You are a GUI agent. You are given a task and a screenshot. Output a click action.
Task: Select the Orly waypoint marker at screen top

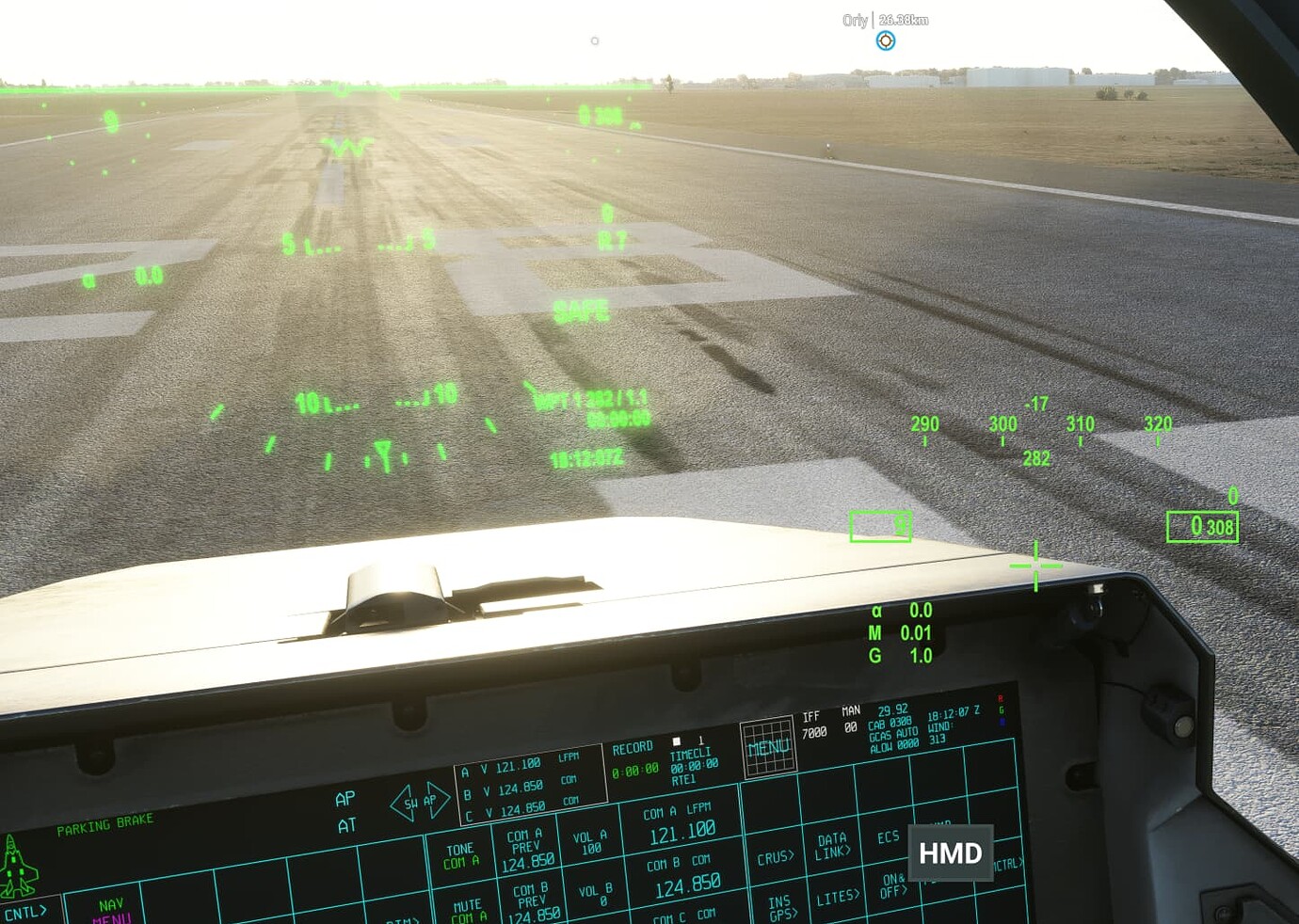point(885,40)
